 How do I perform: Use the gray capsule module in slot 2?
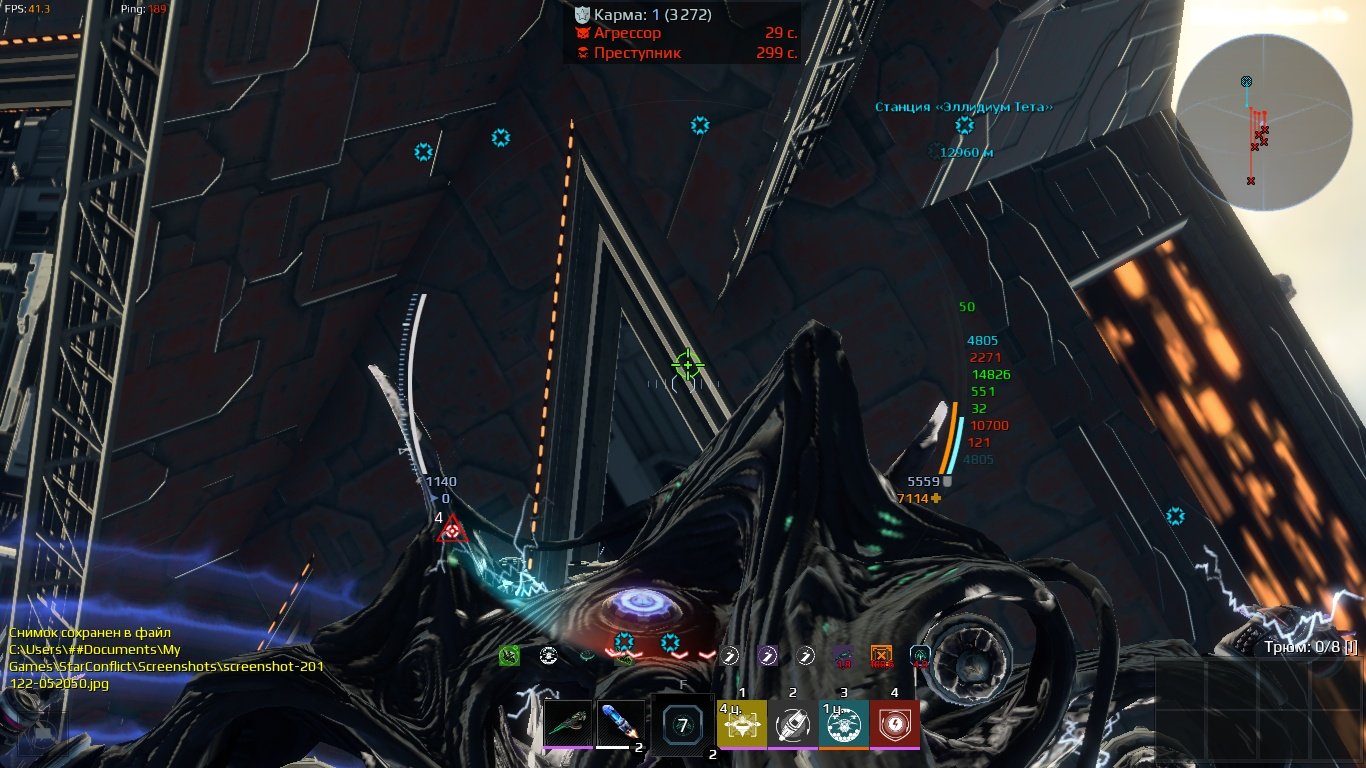pyautogui.click(x=793, y=723)
